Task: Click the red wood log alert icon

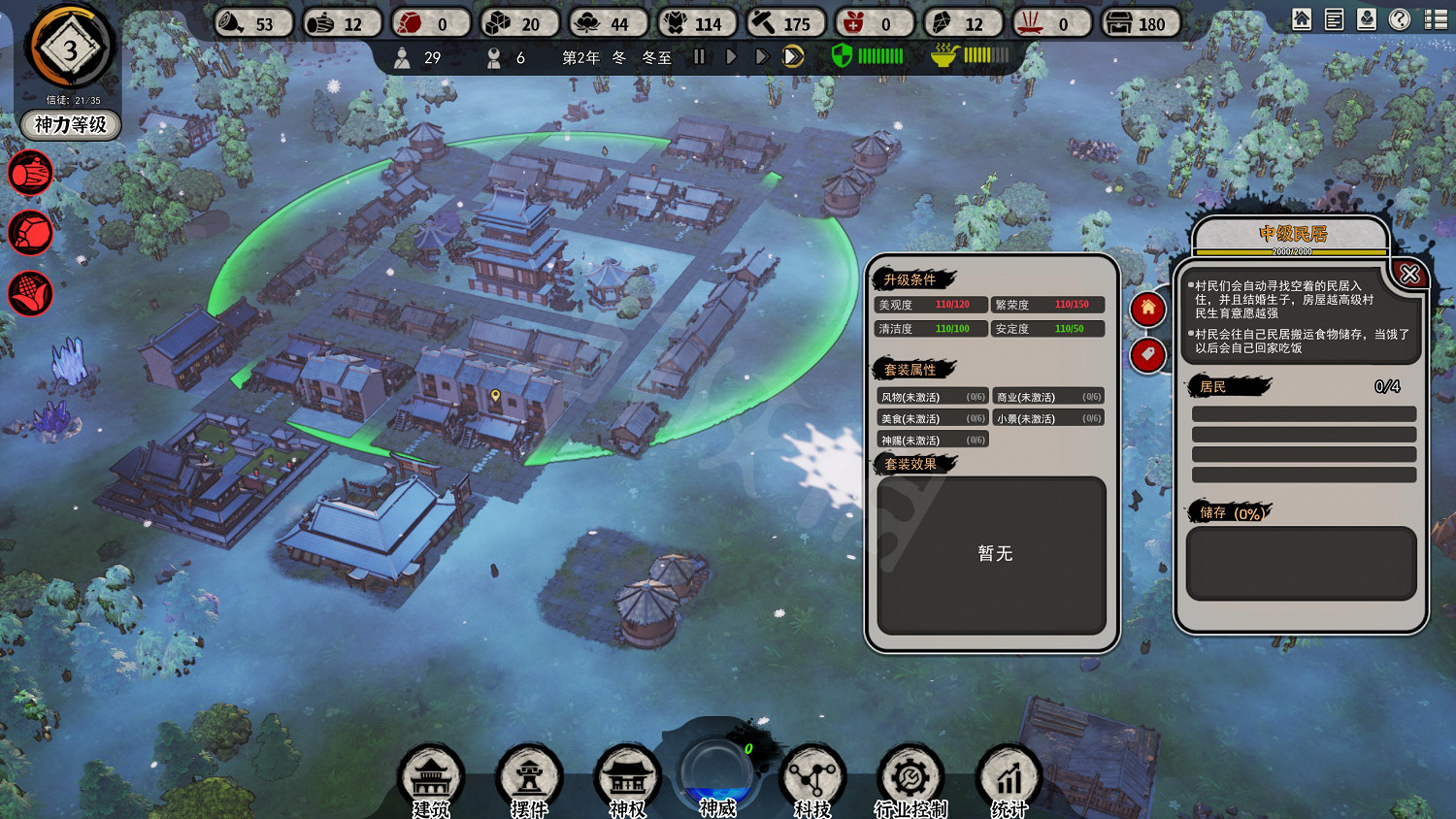Action: point(30,175)
